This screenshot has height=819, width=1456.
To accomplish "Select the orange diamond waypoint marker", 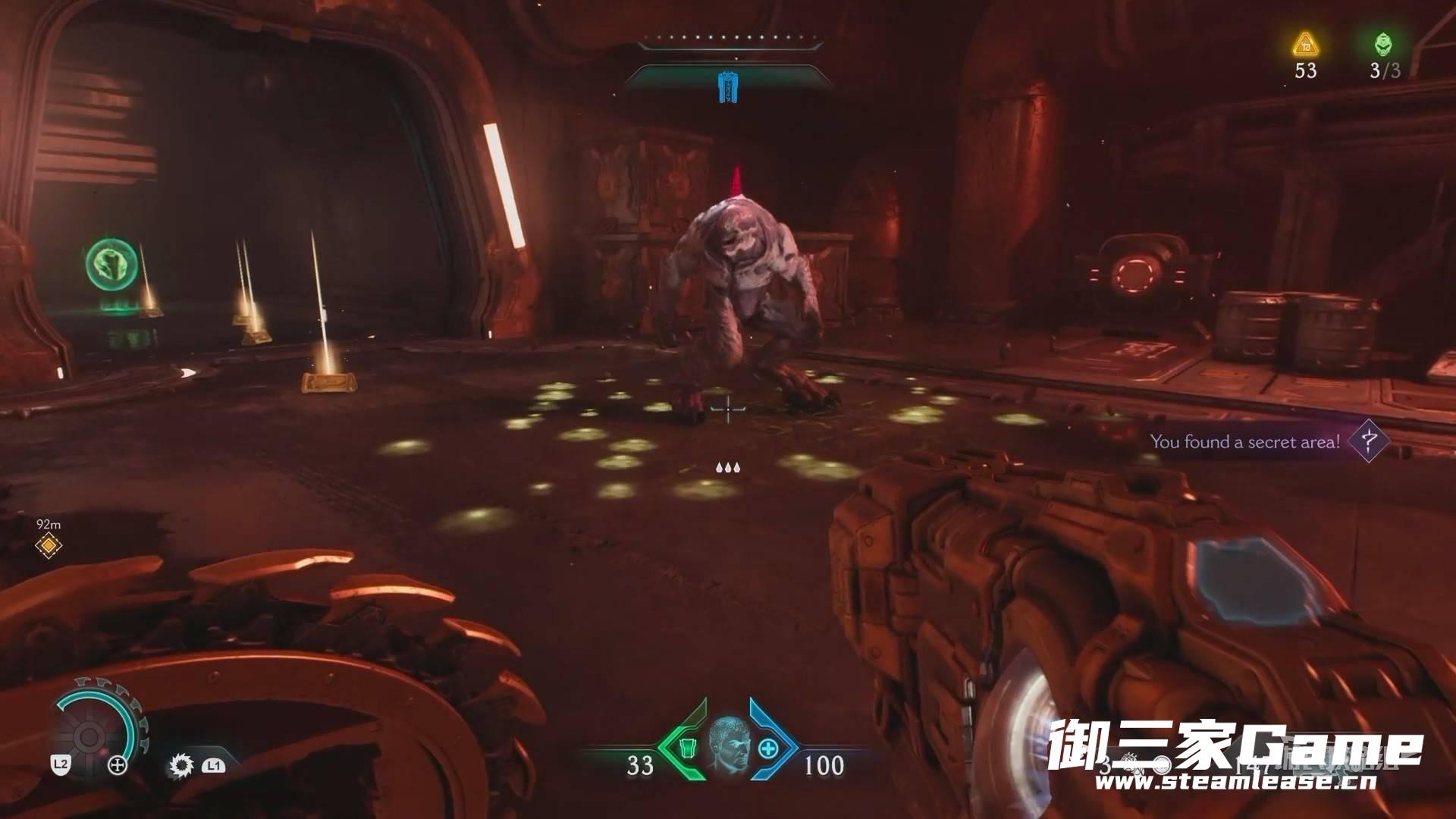I will coord(49,545).
